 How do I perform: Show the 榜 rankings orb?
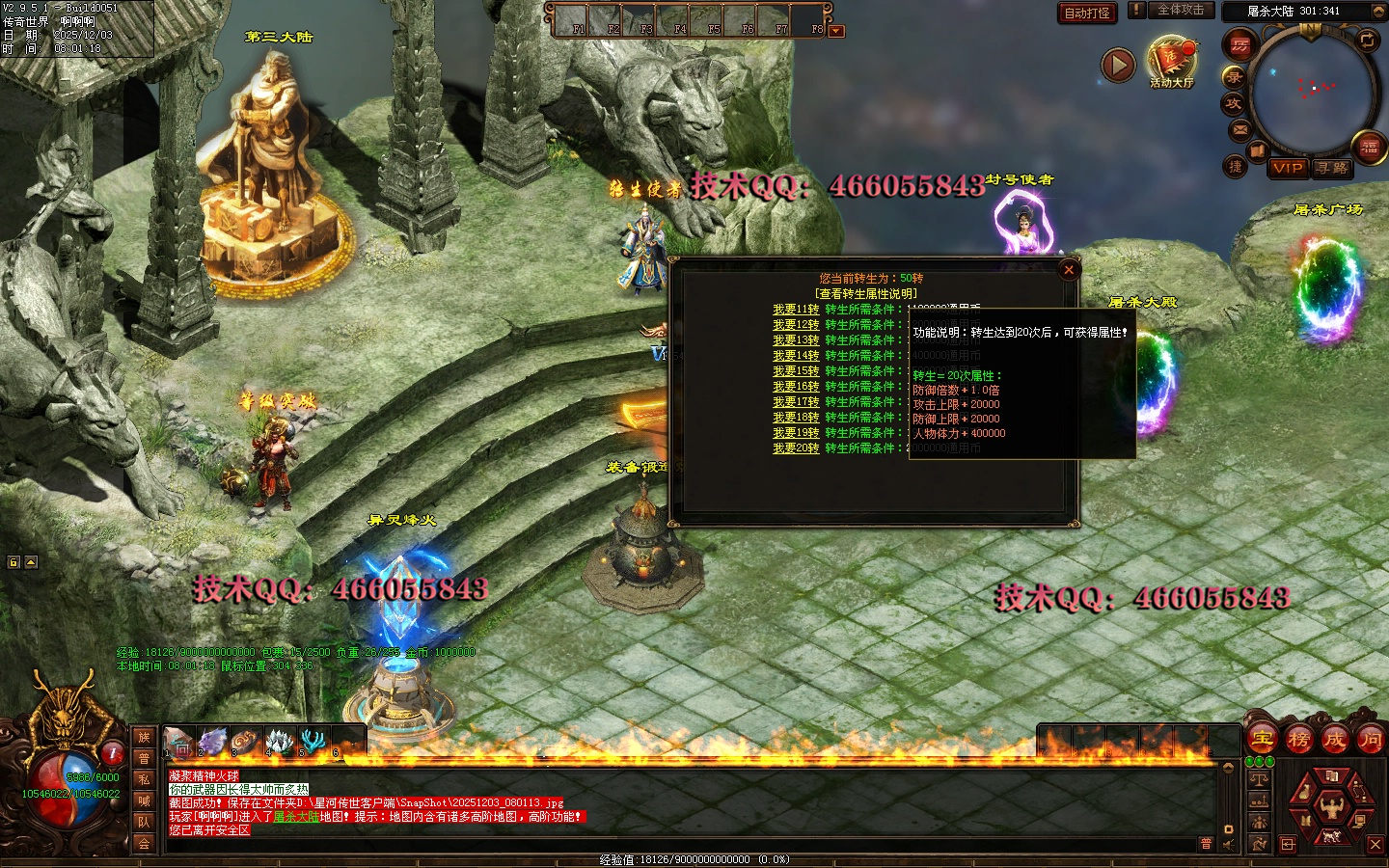1298,741
